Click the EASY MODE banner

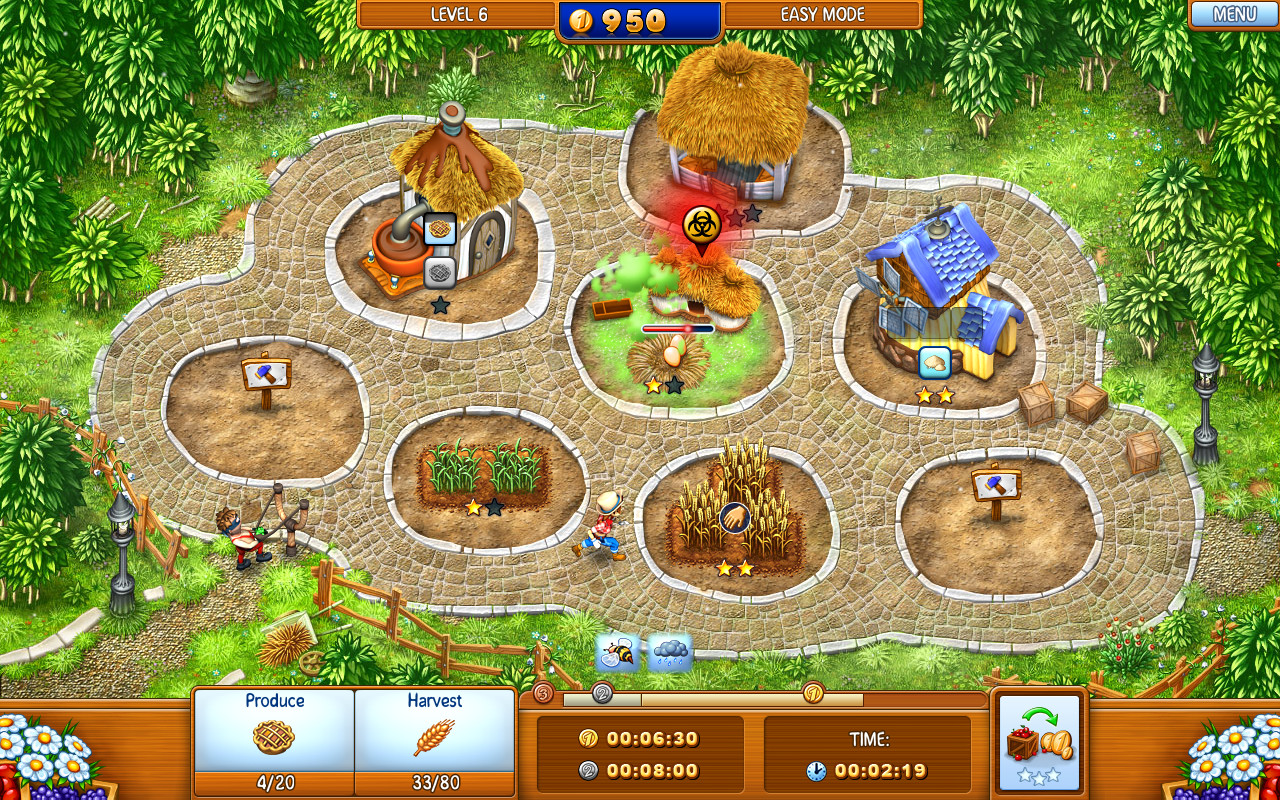coord(822,14)
